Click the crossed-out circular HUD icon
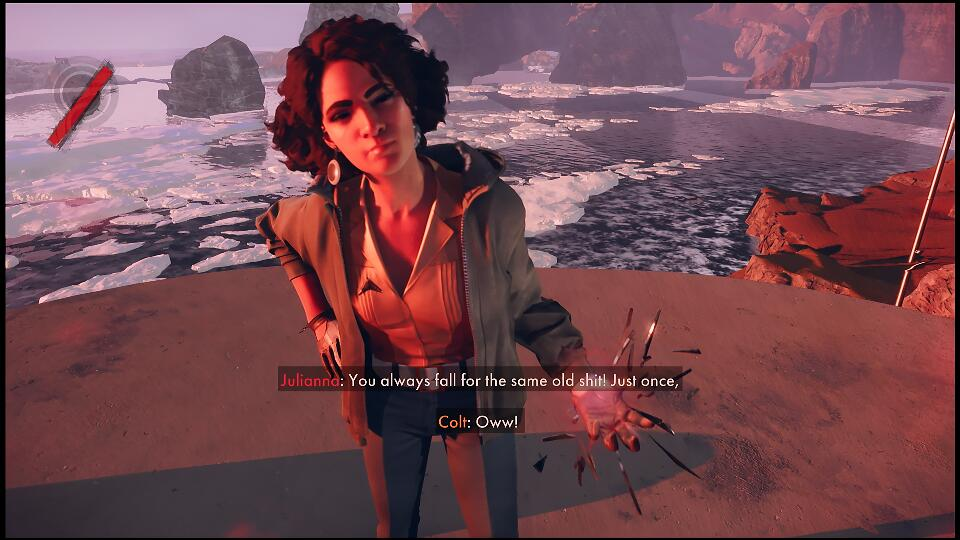Image resolution: width=960 pixels, height=540 pixels. (x=82, y=99)
